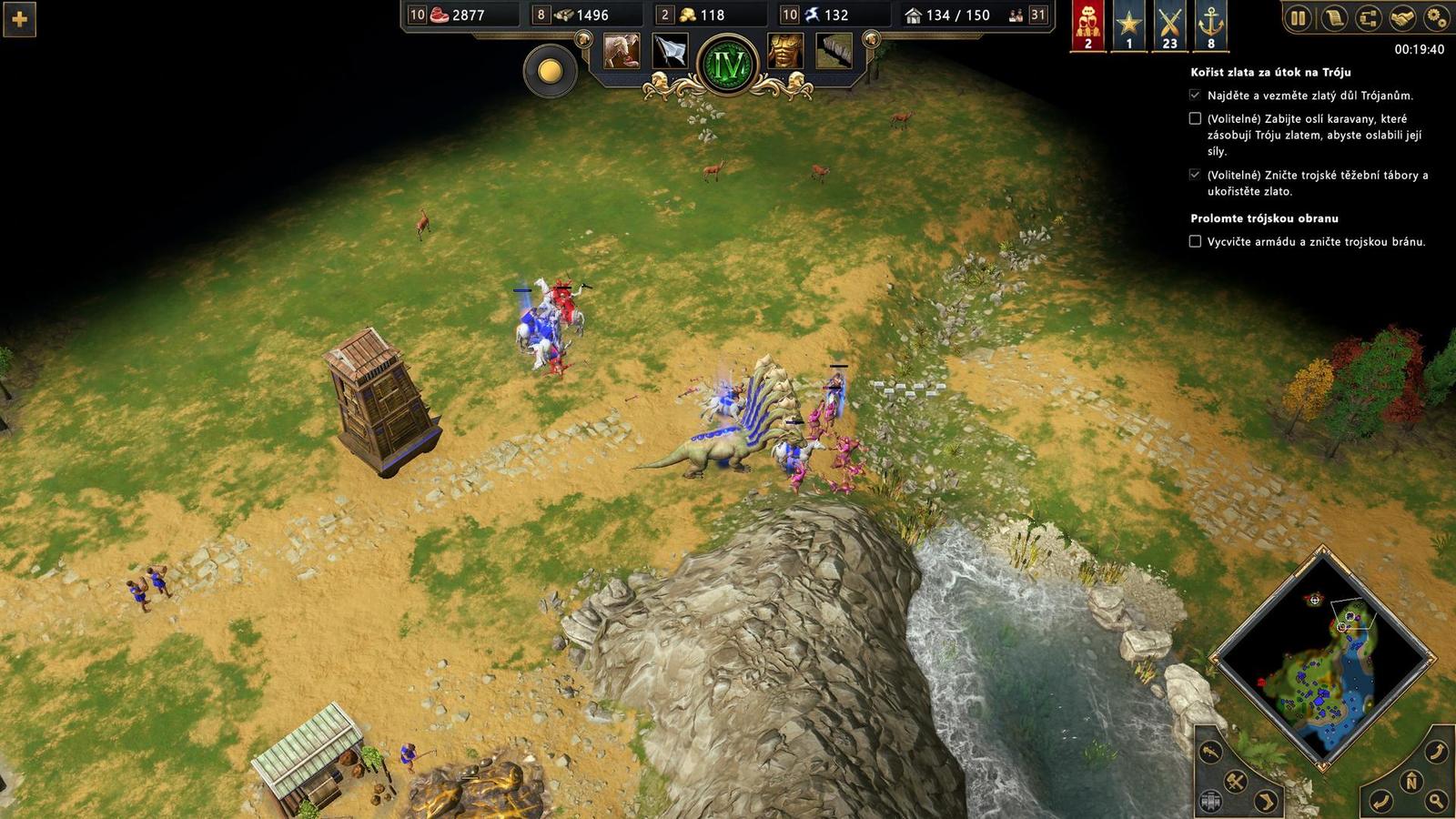Select the sheep event notification thumbnail
Image resolution: width=1456 pixels, height=819 pixels.
coord(622,50)
